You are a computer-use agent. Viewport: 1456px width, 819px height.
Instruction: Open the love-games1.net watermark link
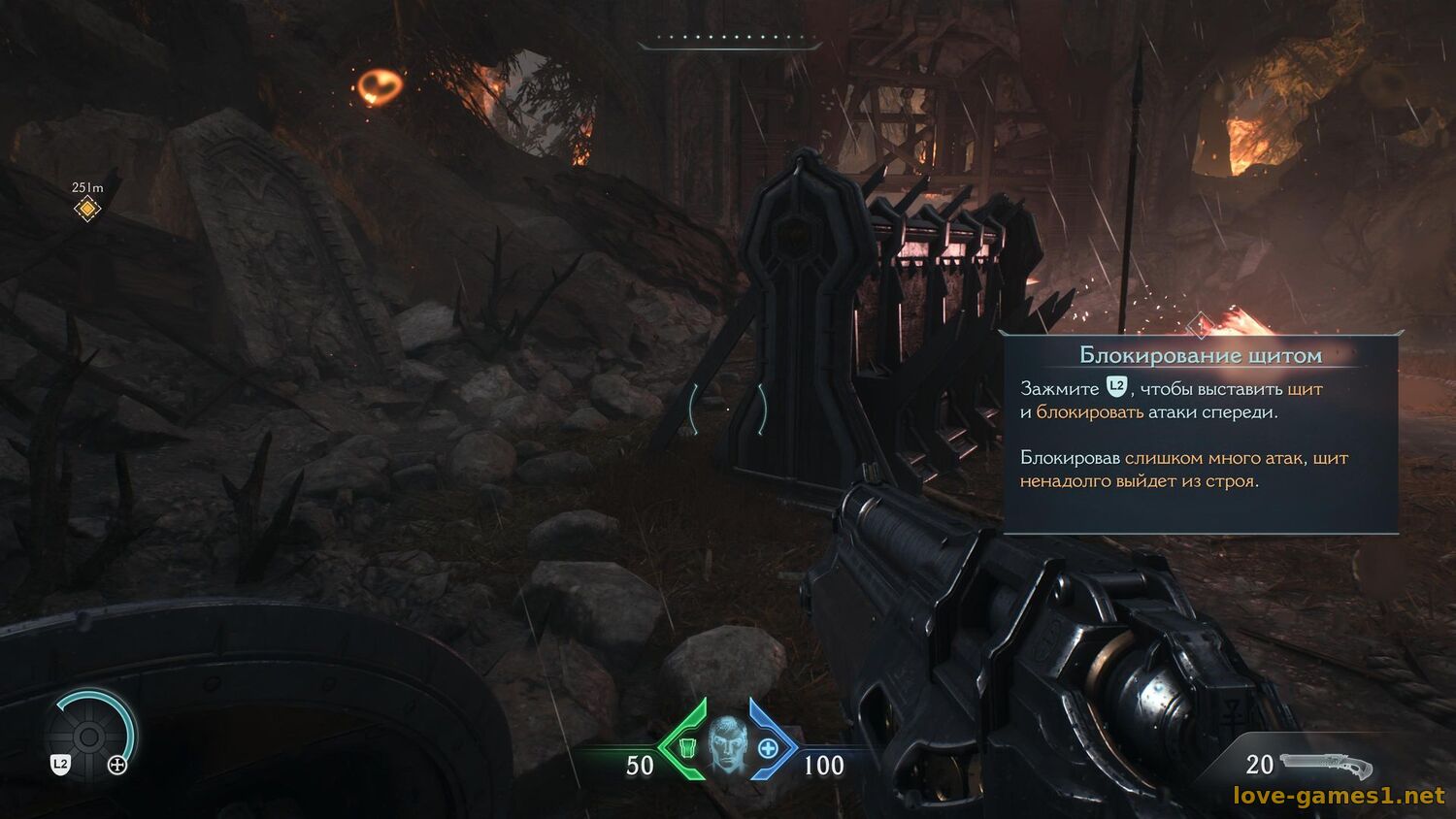(1339, 797)
